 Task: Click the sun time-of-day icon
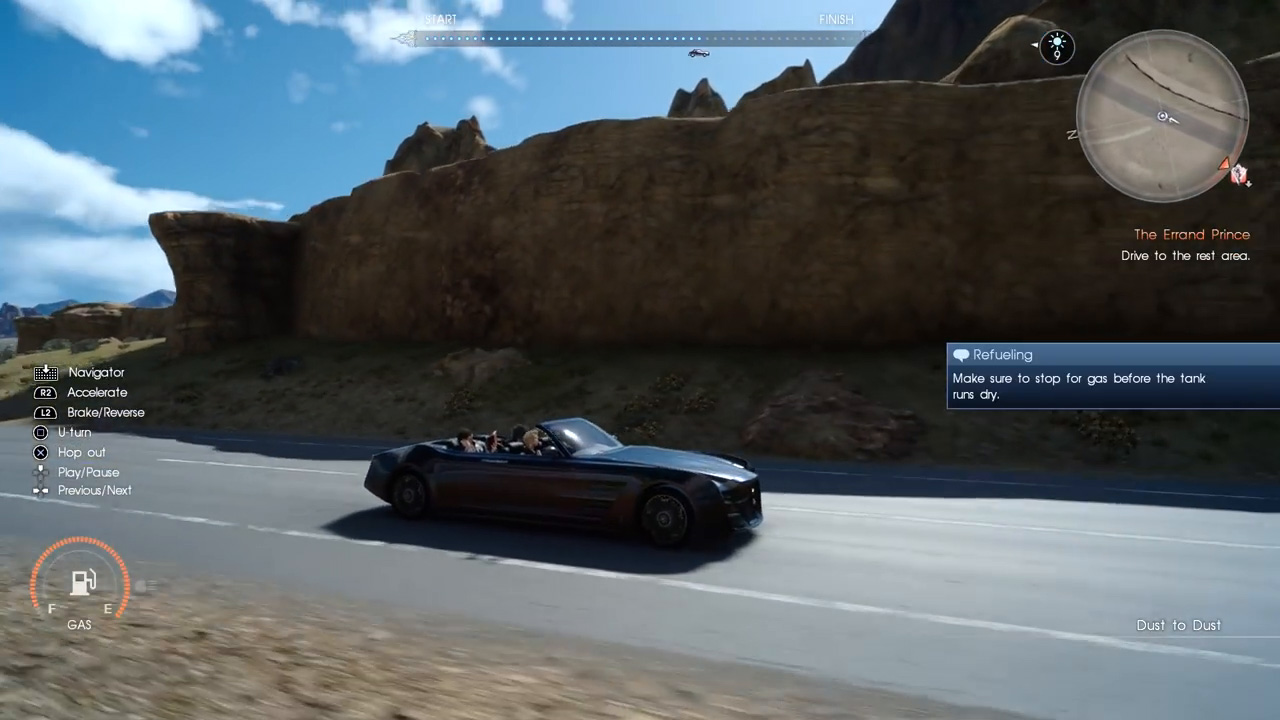click(1056, 44)
